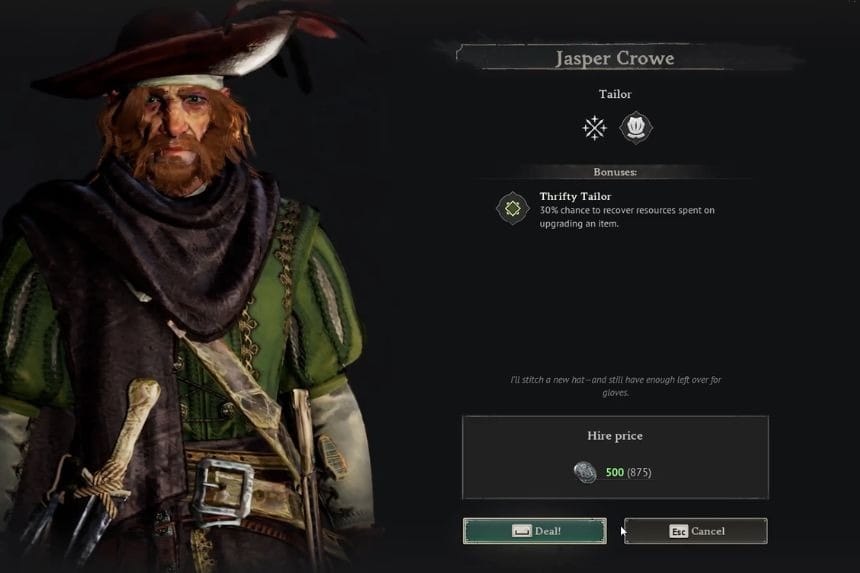Click the hexagonal profession badge icon

pyautogui.click(x=636, y=128)
